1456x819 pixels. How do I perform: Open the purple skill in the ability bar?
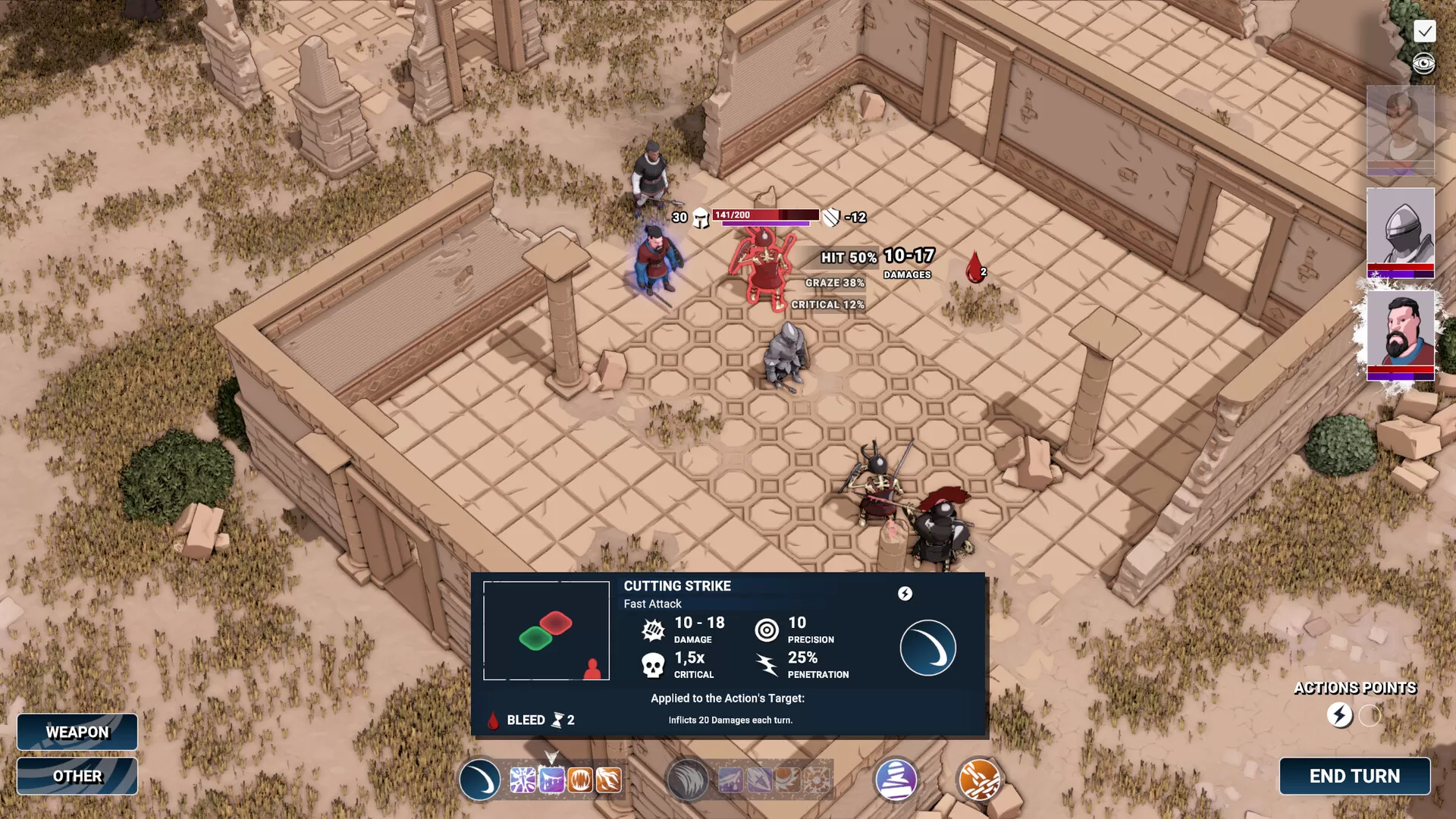tap(550, 779)
